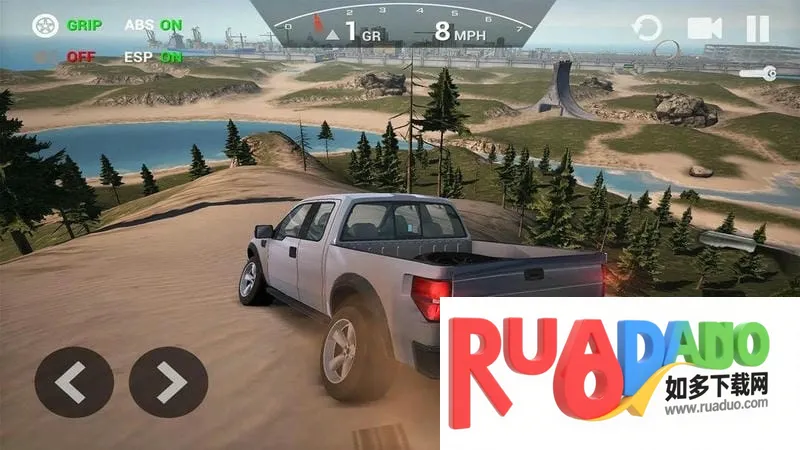
Task: Steer left with the left arrow button
Action: pyautogui.click(x=74, y=381)
